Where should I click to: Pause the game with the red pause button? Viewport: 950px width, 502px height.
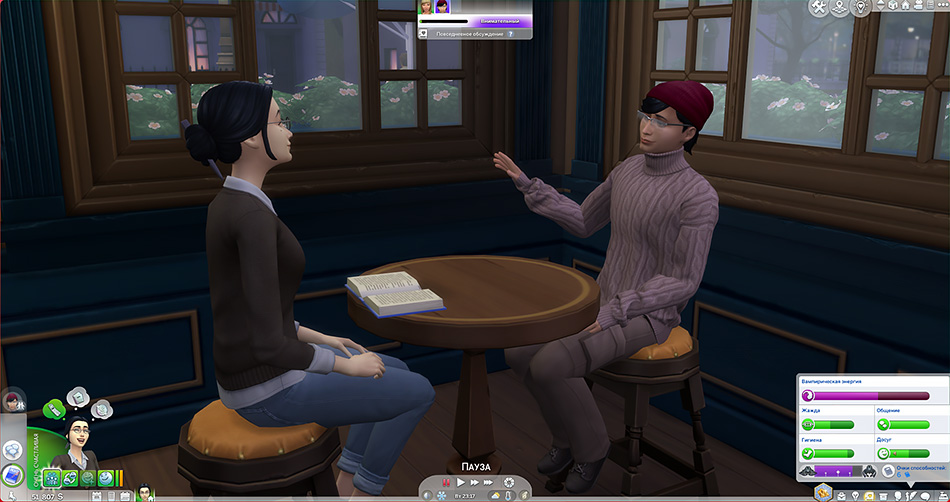tap(447, 483)
